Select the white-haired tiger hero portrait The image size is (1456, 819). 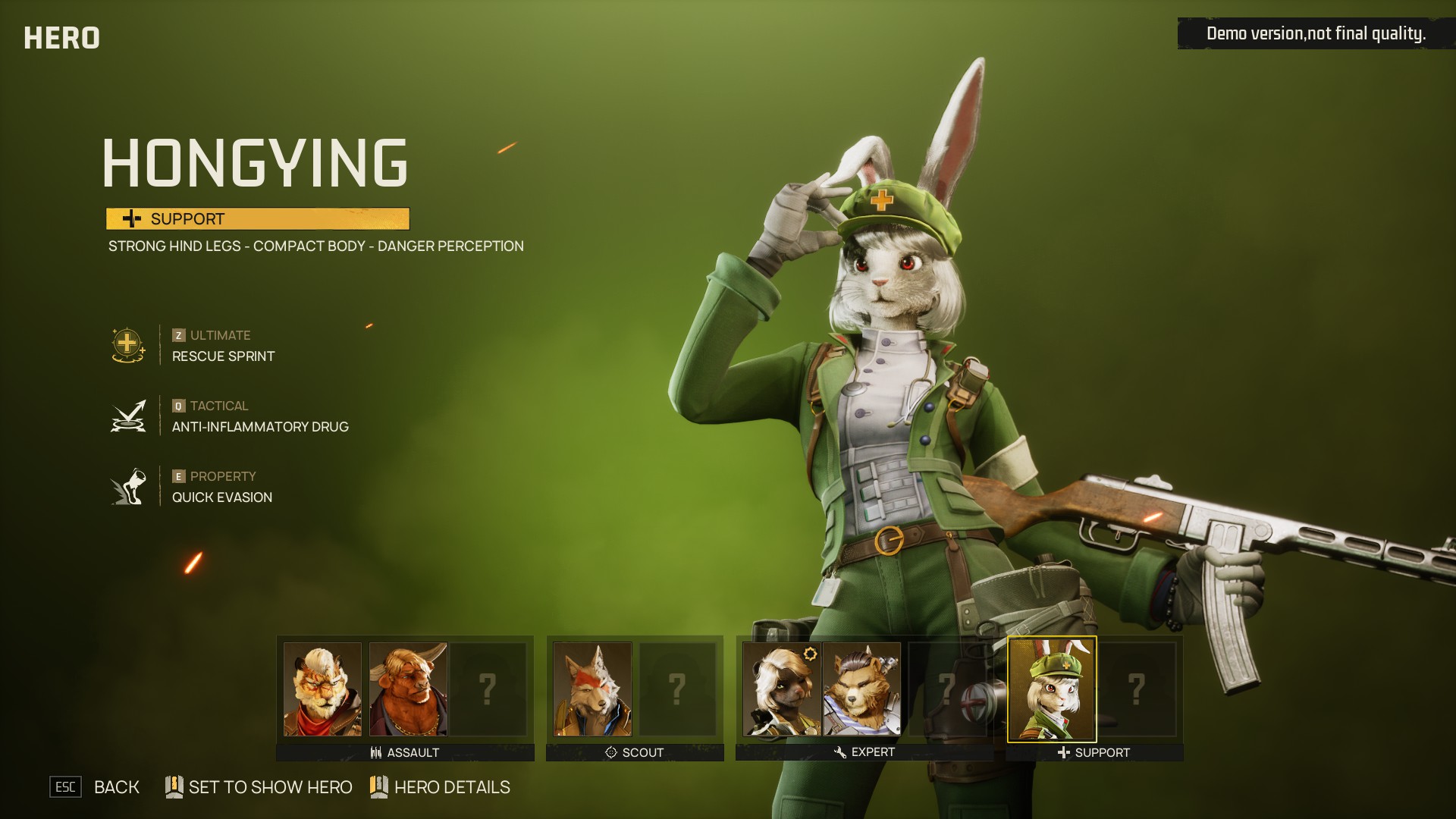pos(322,689)
